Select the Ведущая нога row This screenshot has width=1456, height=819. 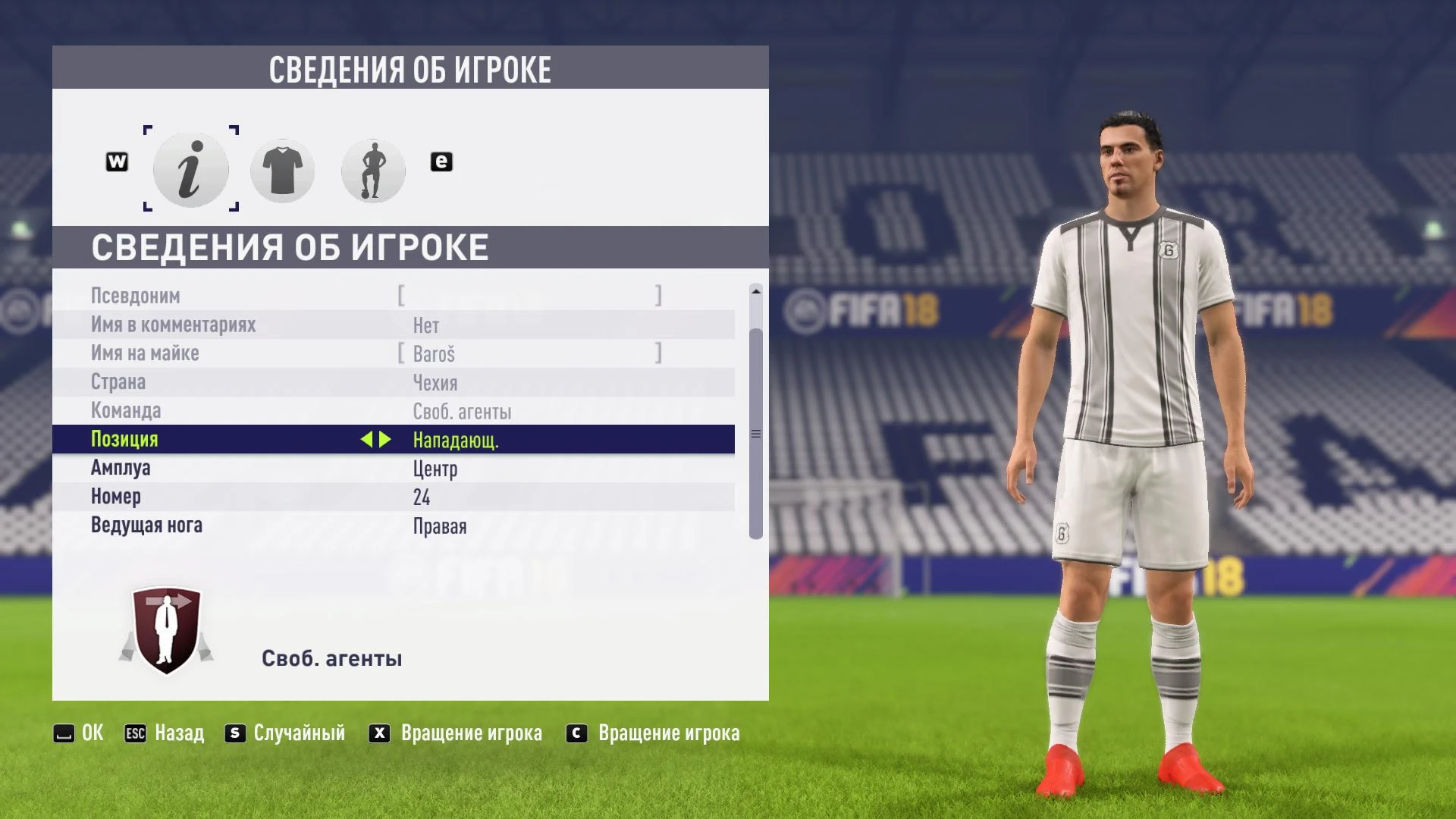coord(303,526)
